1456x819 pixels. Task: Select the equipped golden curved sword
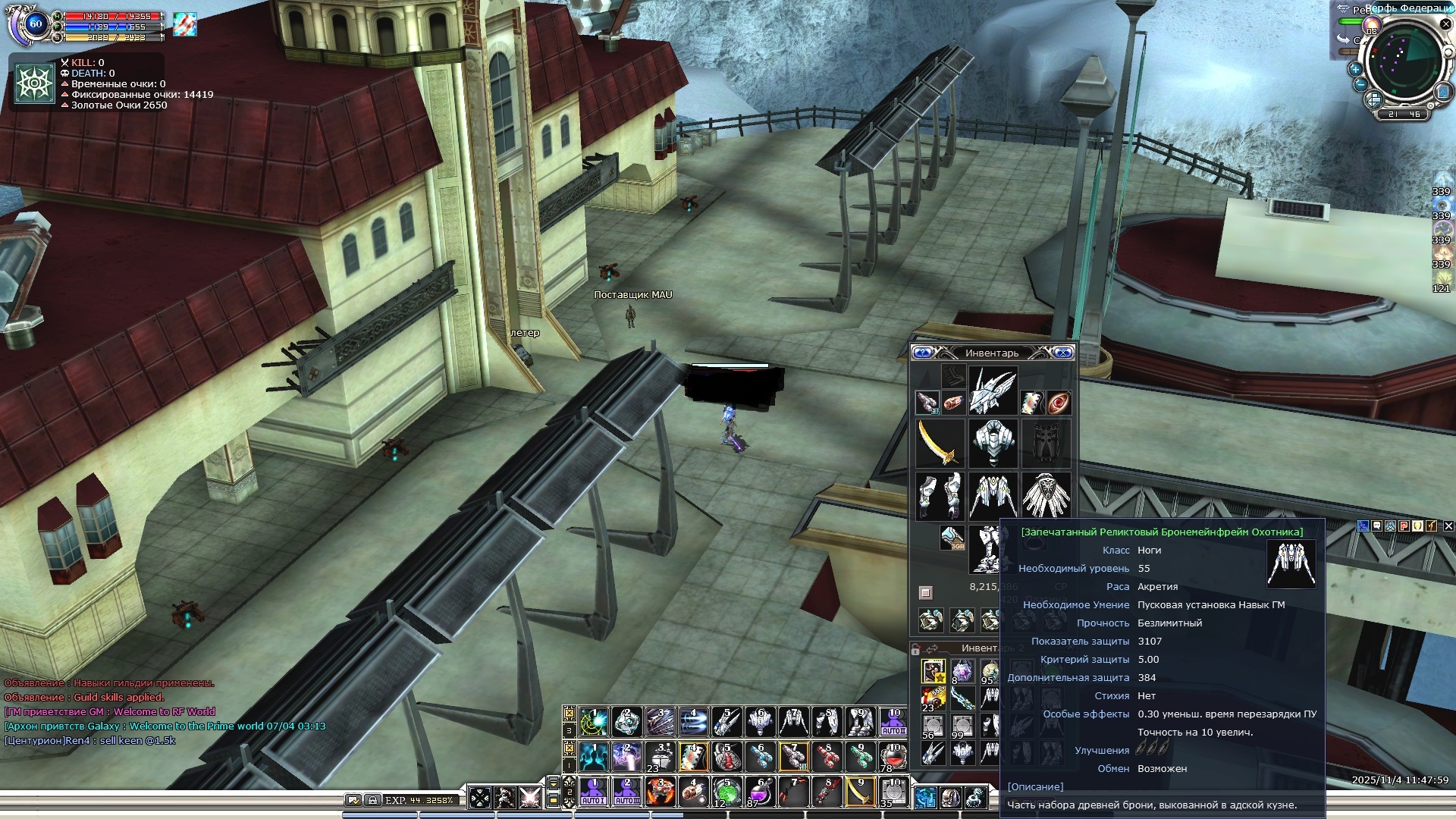point(939,443)
